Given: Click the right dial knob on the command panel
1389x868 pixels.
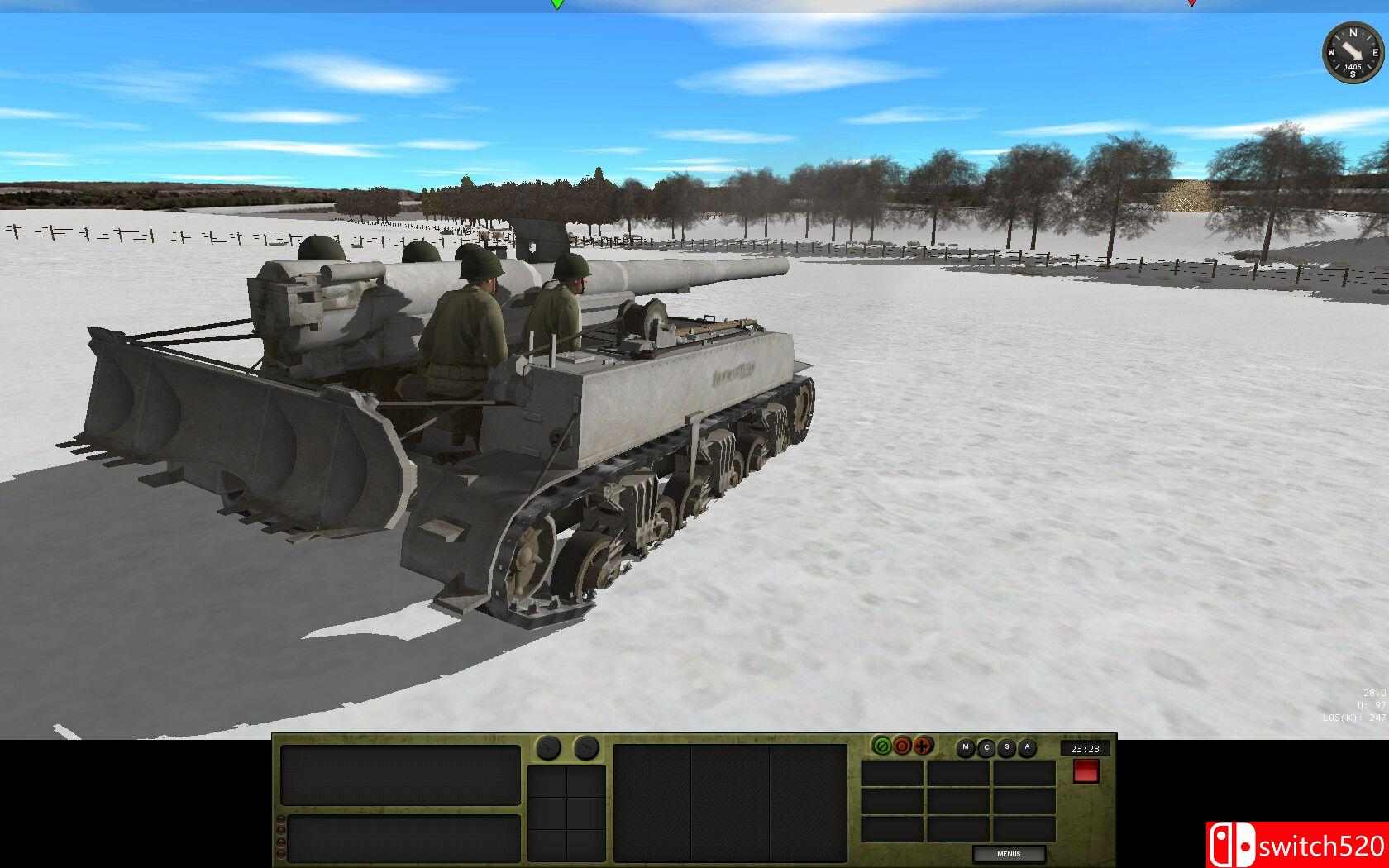Looking at the screenshot, I should click(586, 747).
